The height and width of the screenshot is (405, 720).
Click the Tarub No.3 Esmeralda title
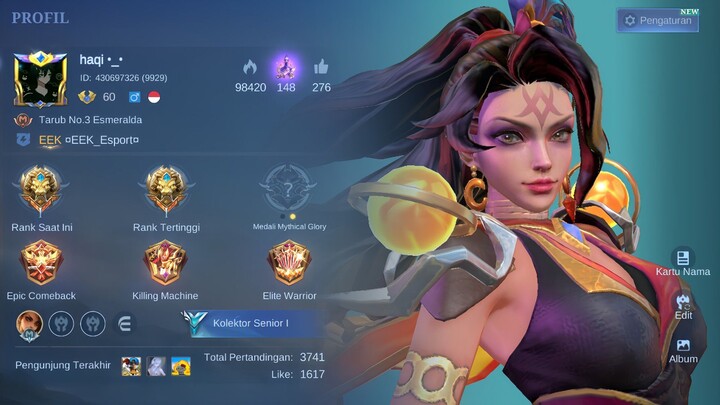[88, 120]
